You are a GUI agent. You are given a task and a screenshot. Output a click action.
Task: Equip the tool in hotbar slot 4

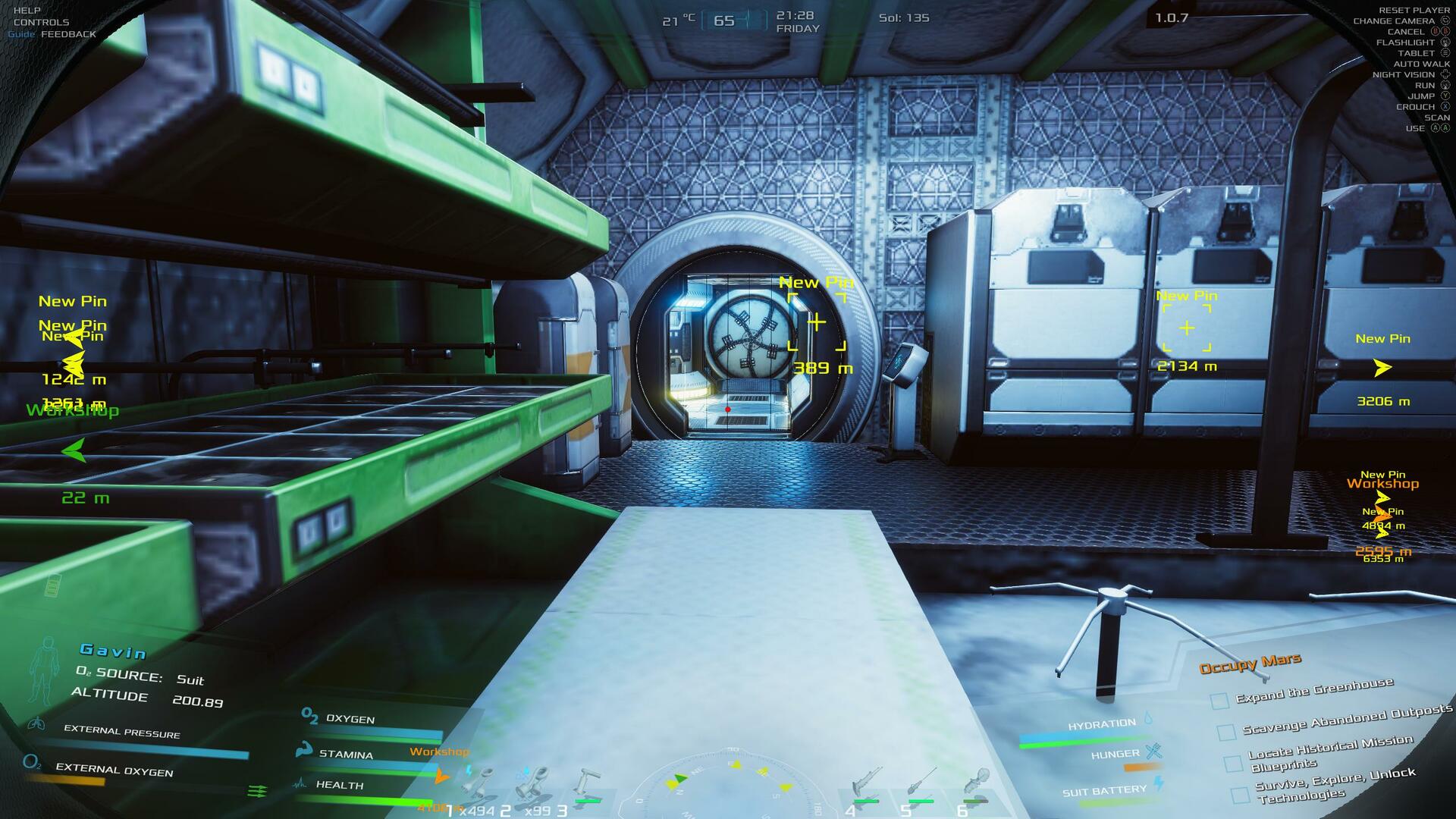[866, 787]
